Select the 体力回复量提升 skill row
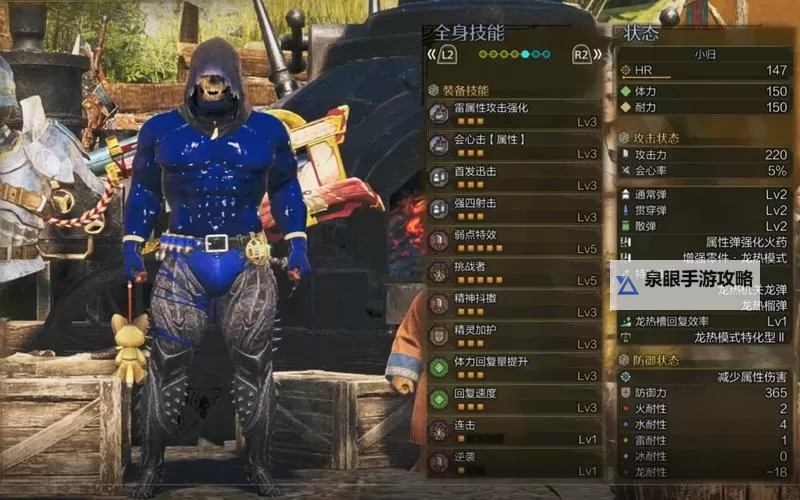Screen dimensions: 800x500 (514, 368)
